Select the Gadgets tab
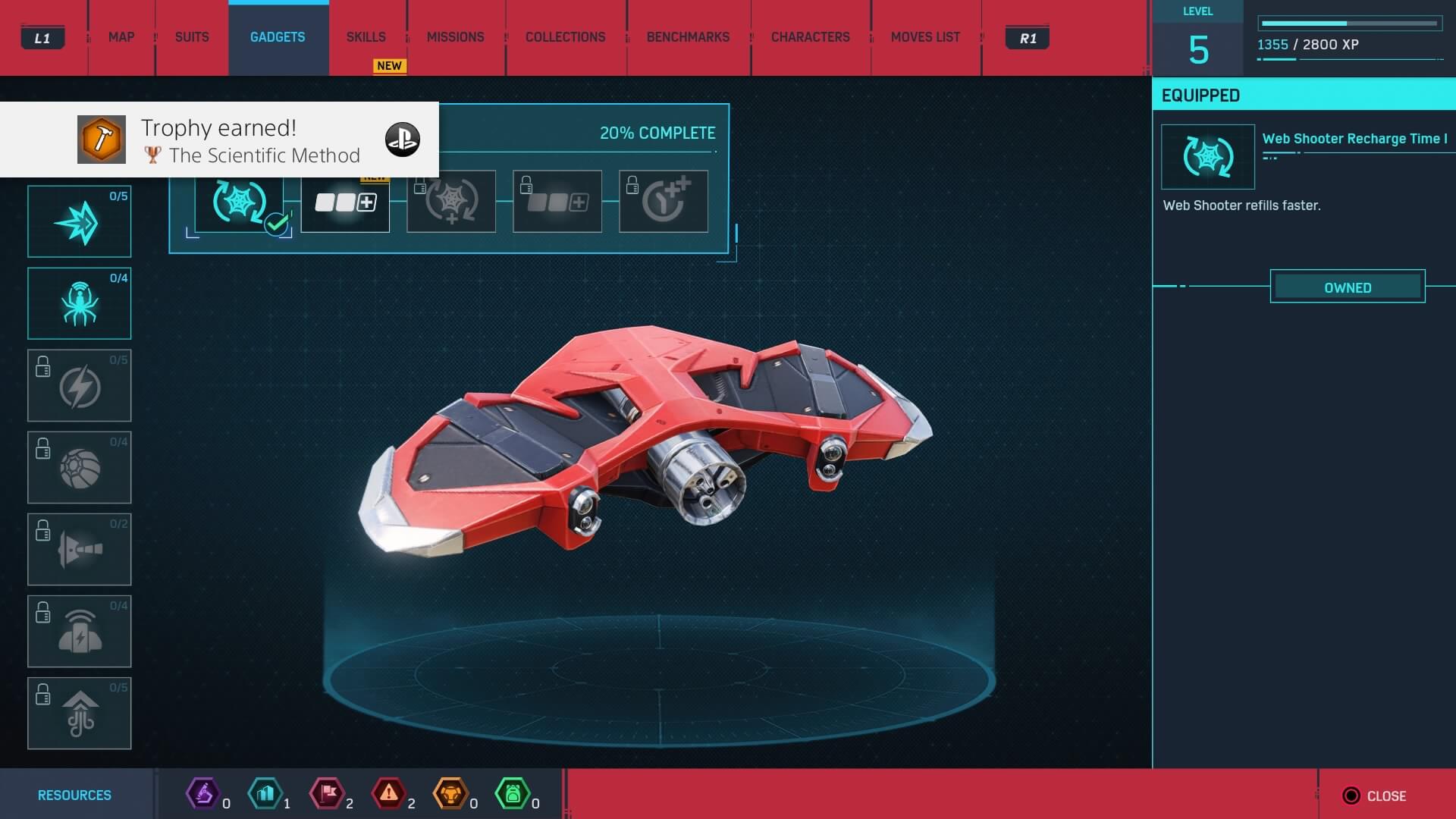The image size is (1456, 819). coord(278,37)
